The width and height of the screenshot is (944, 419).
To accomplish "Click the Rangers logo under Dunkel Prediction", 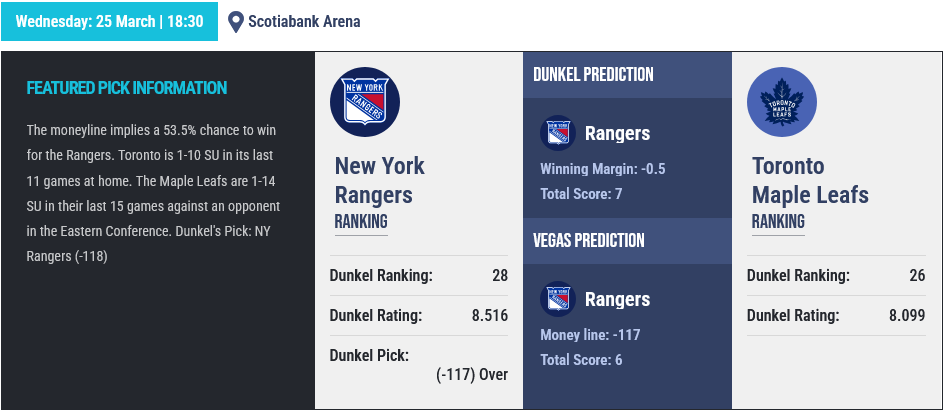I will click(557, 134).
